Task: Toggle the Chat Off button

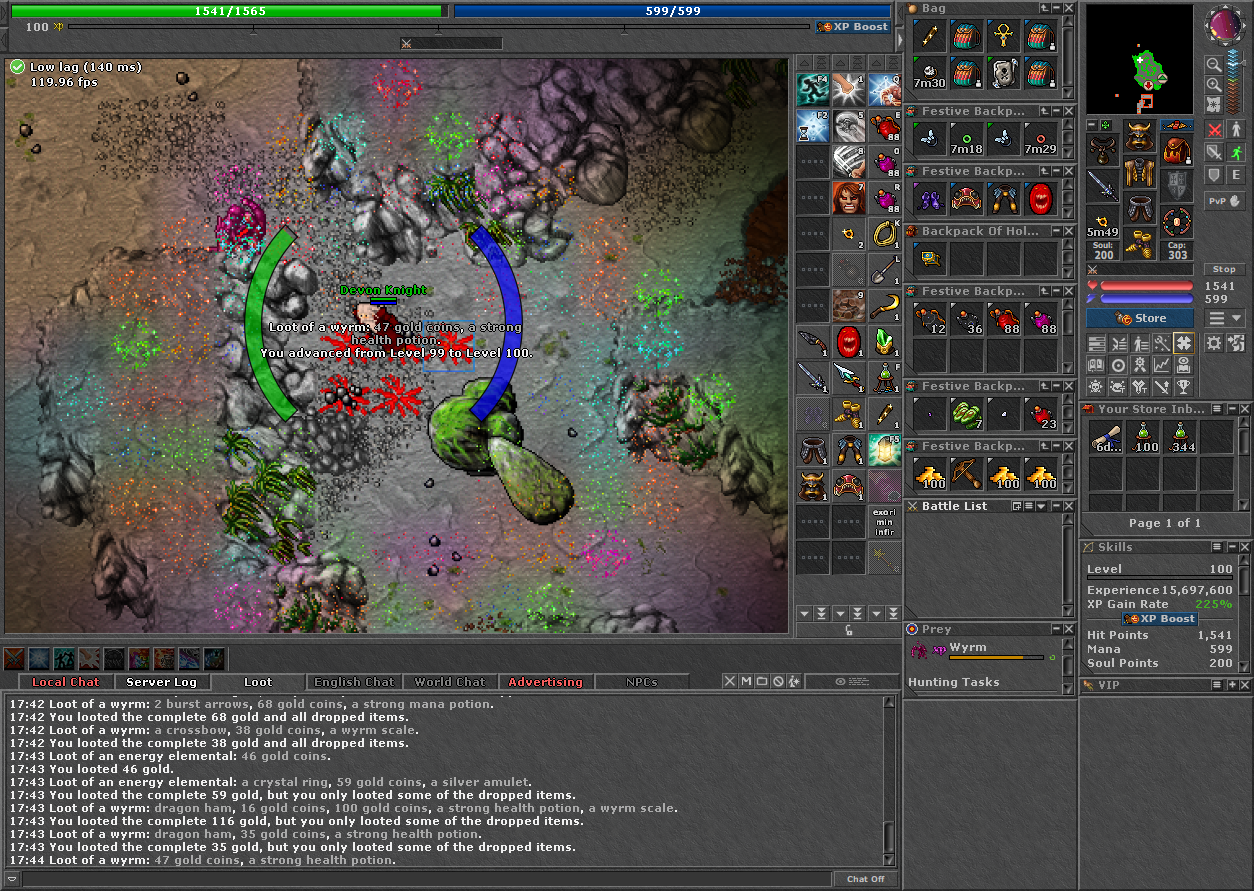Action: [865, 879]
